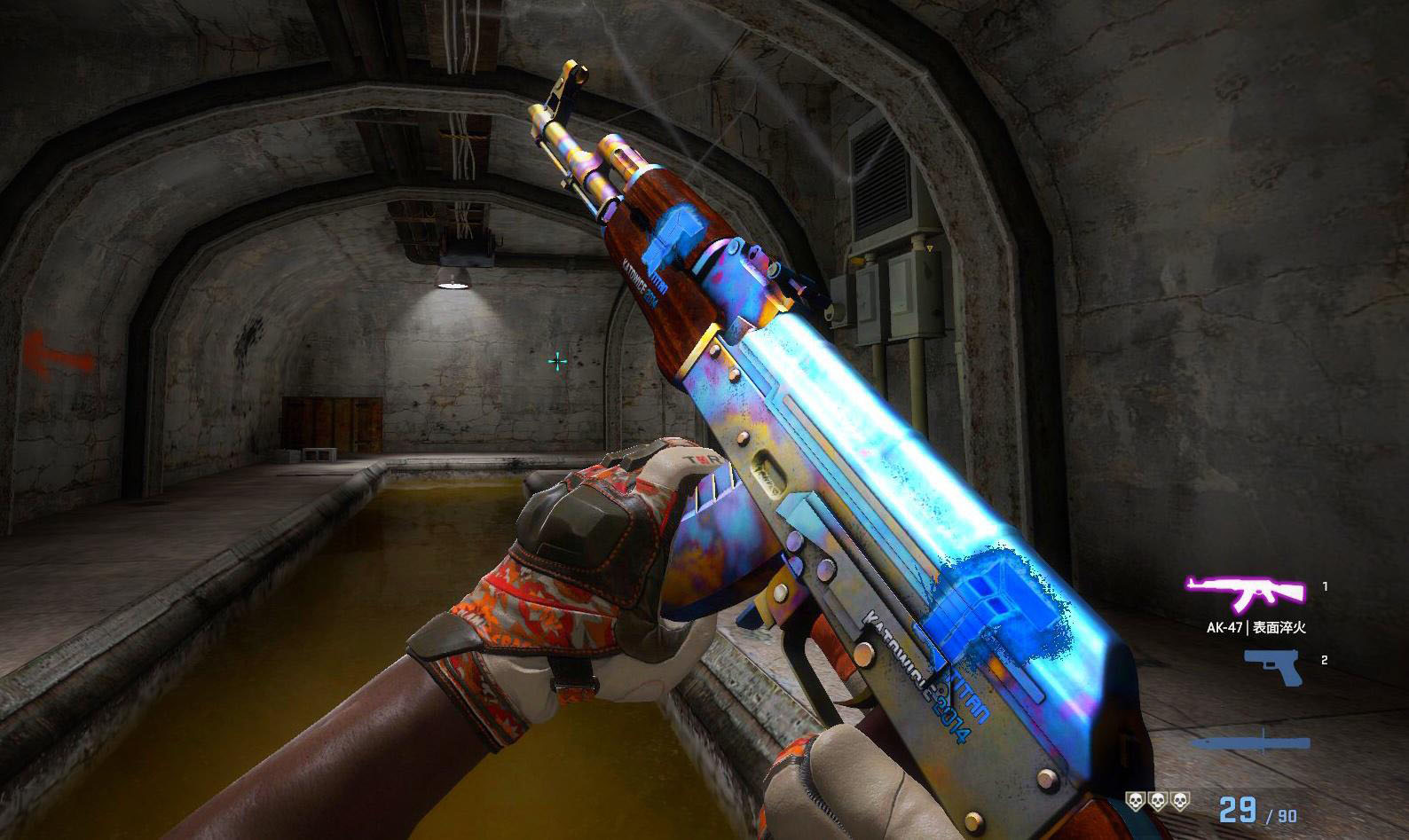This screenshot has width=1409, height=840.
Task: Click the weapon slot number 1 label
Action: (1324, 586)
